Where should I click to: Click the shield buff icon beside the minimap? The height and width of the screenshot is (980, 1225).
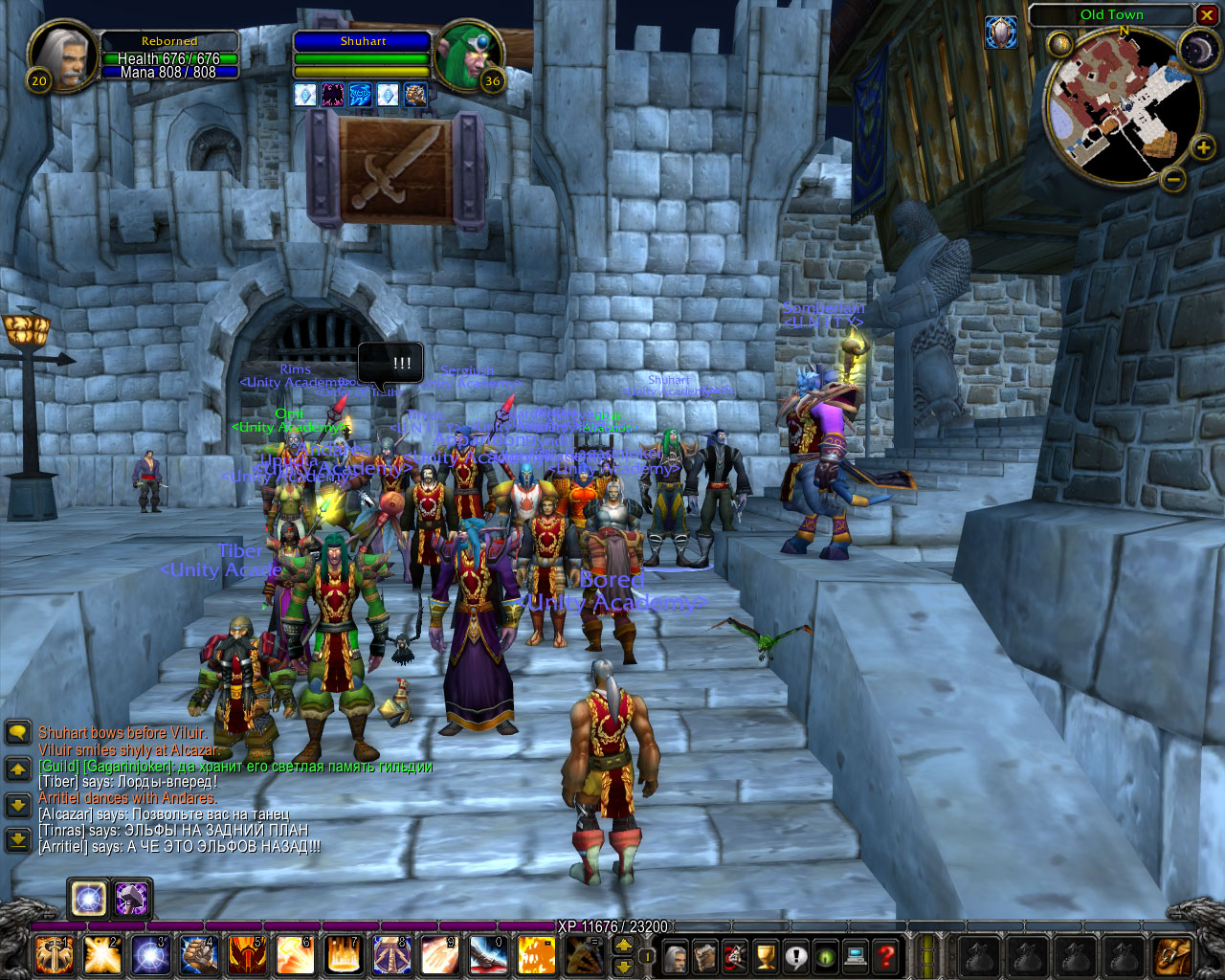[1001, 33]
